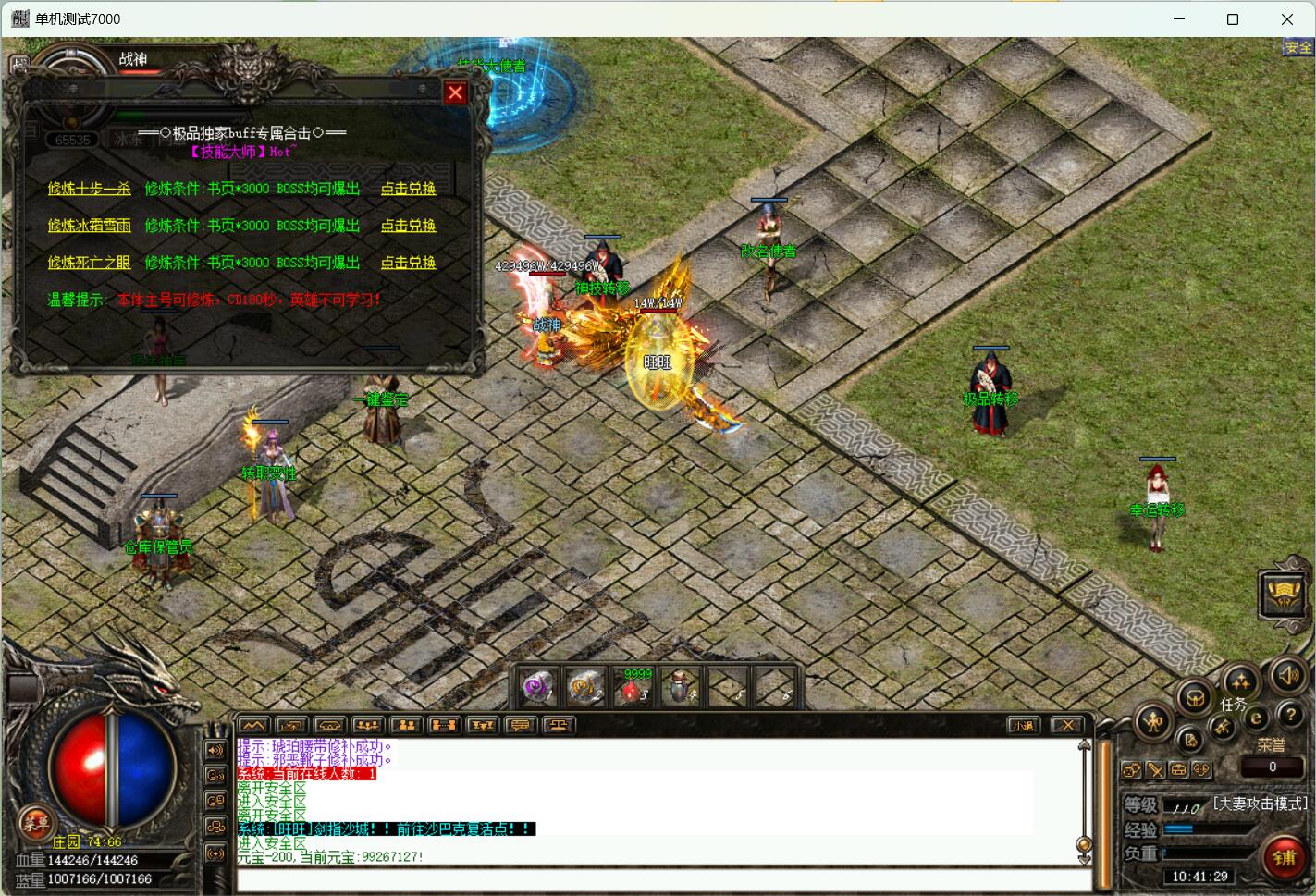
Task: Select the 修炼冰霜雪雨 link
Action: click(x=89, y=226)
